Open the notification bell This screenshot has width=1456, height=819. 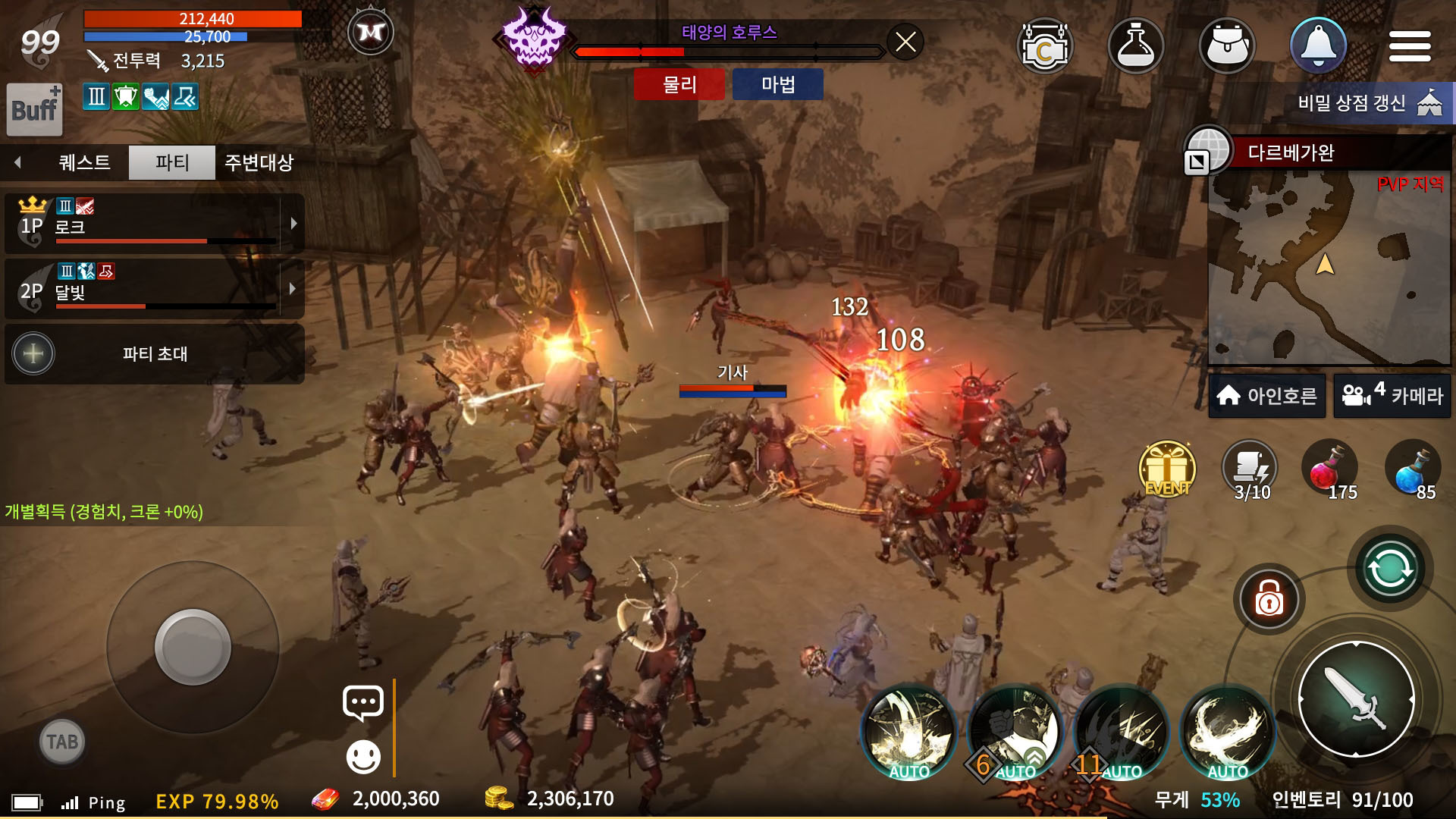tap(1318, 45)
